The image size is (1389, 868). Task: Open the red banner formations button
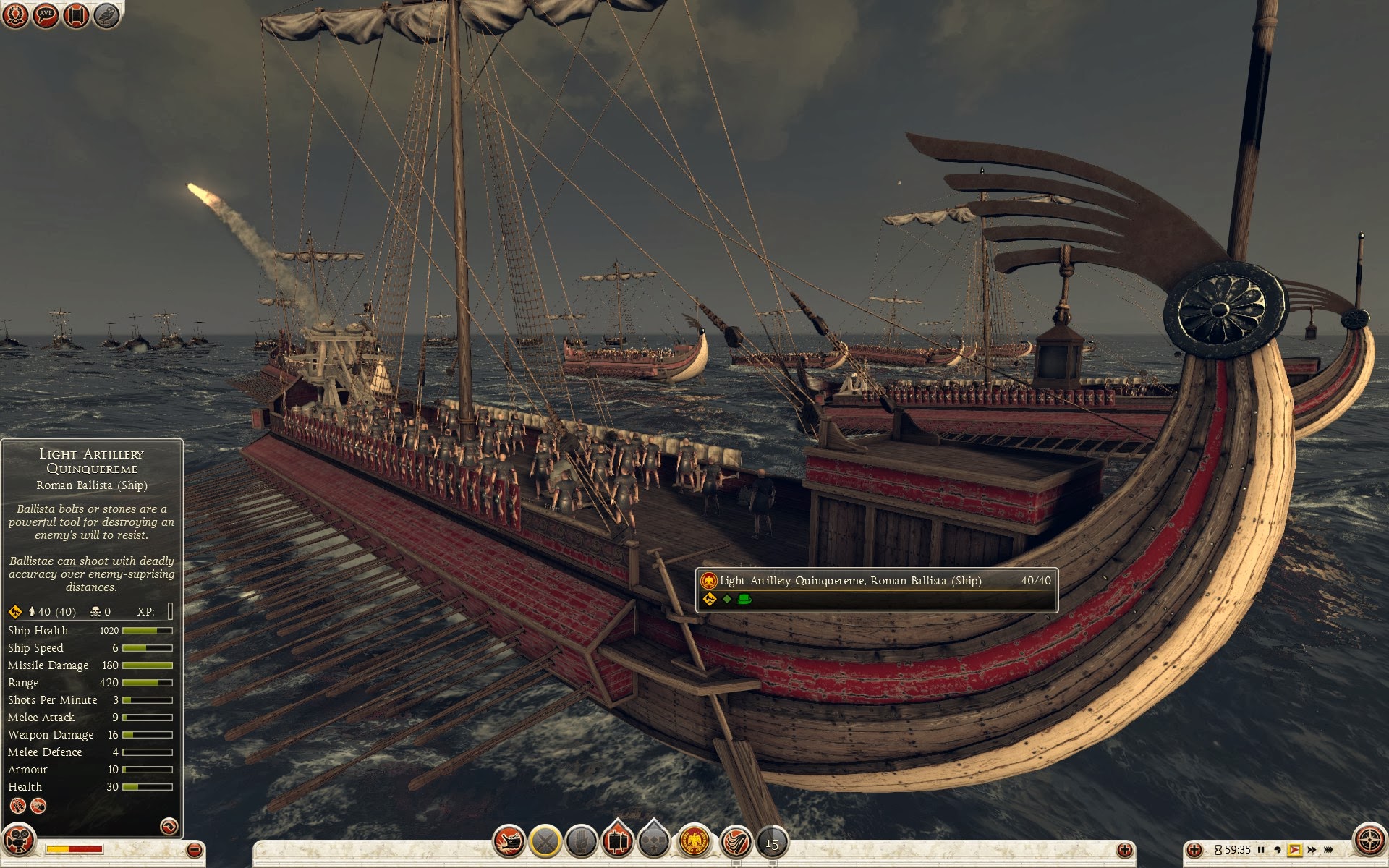(617, 841)
